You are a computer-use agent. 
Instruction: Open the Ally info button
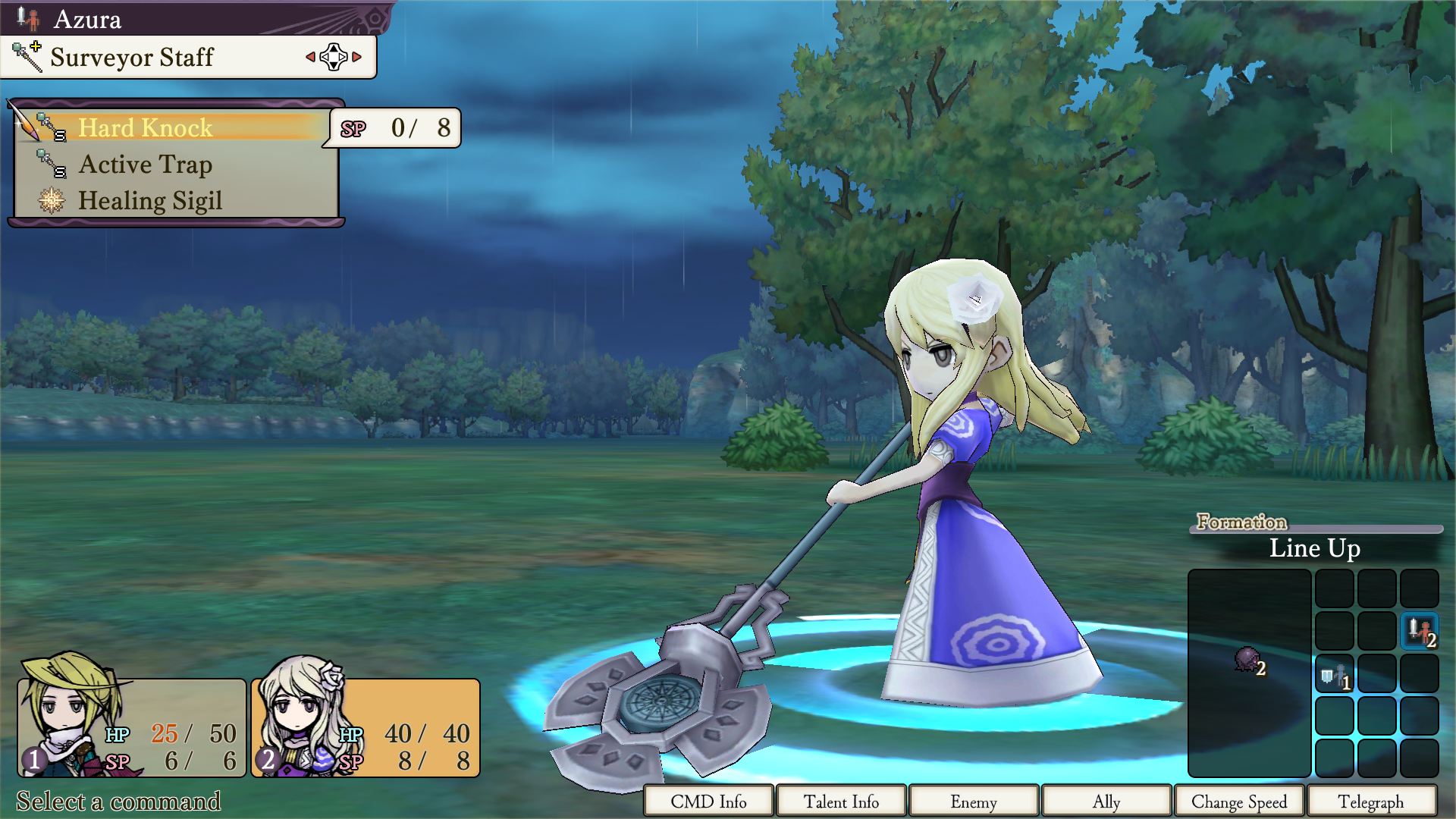(1106, 802)
